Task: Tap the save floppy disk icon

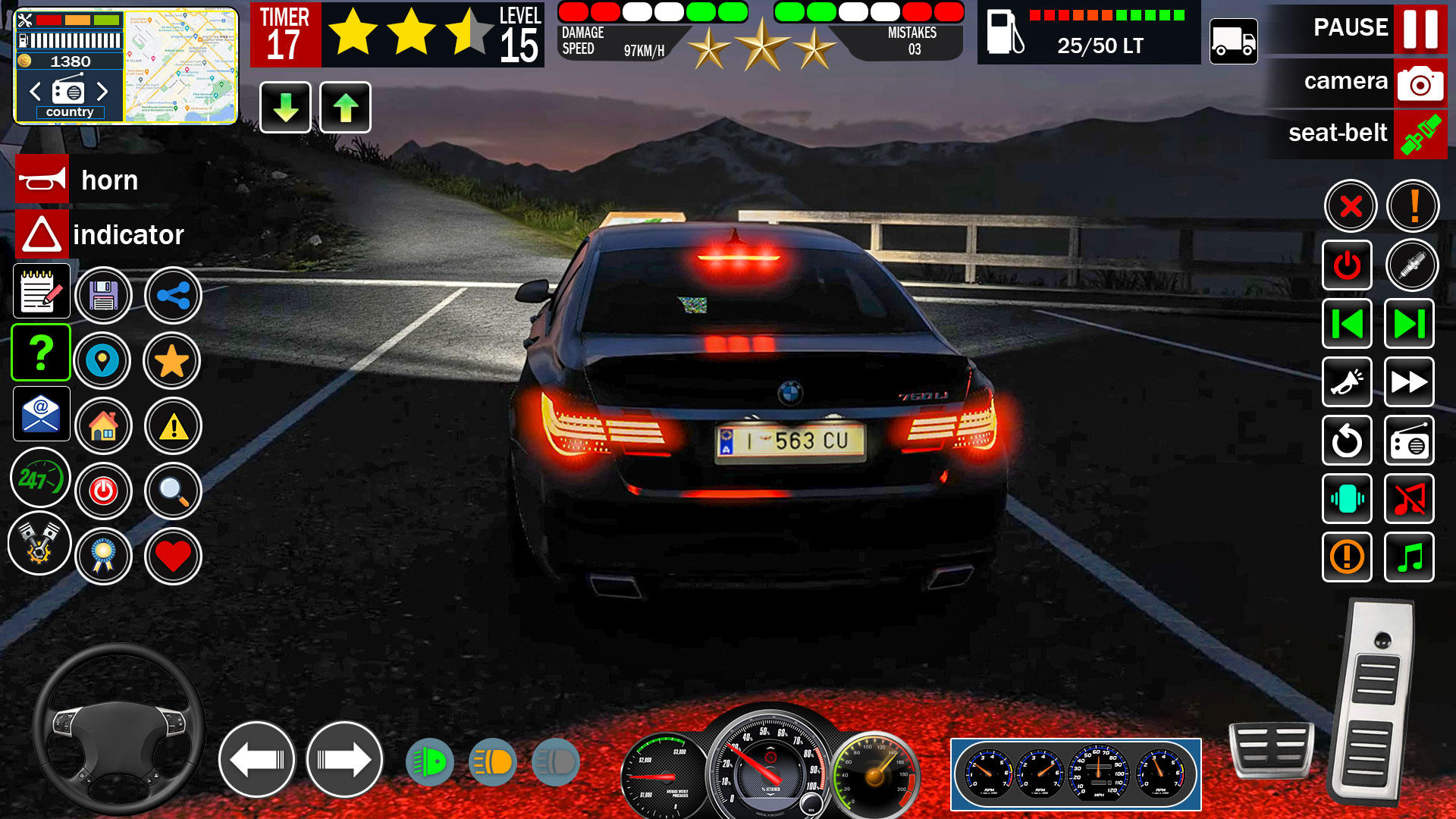Action: (x=104, y=296)
